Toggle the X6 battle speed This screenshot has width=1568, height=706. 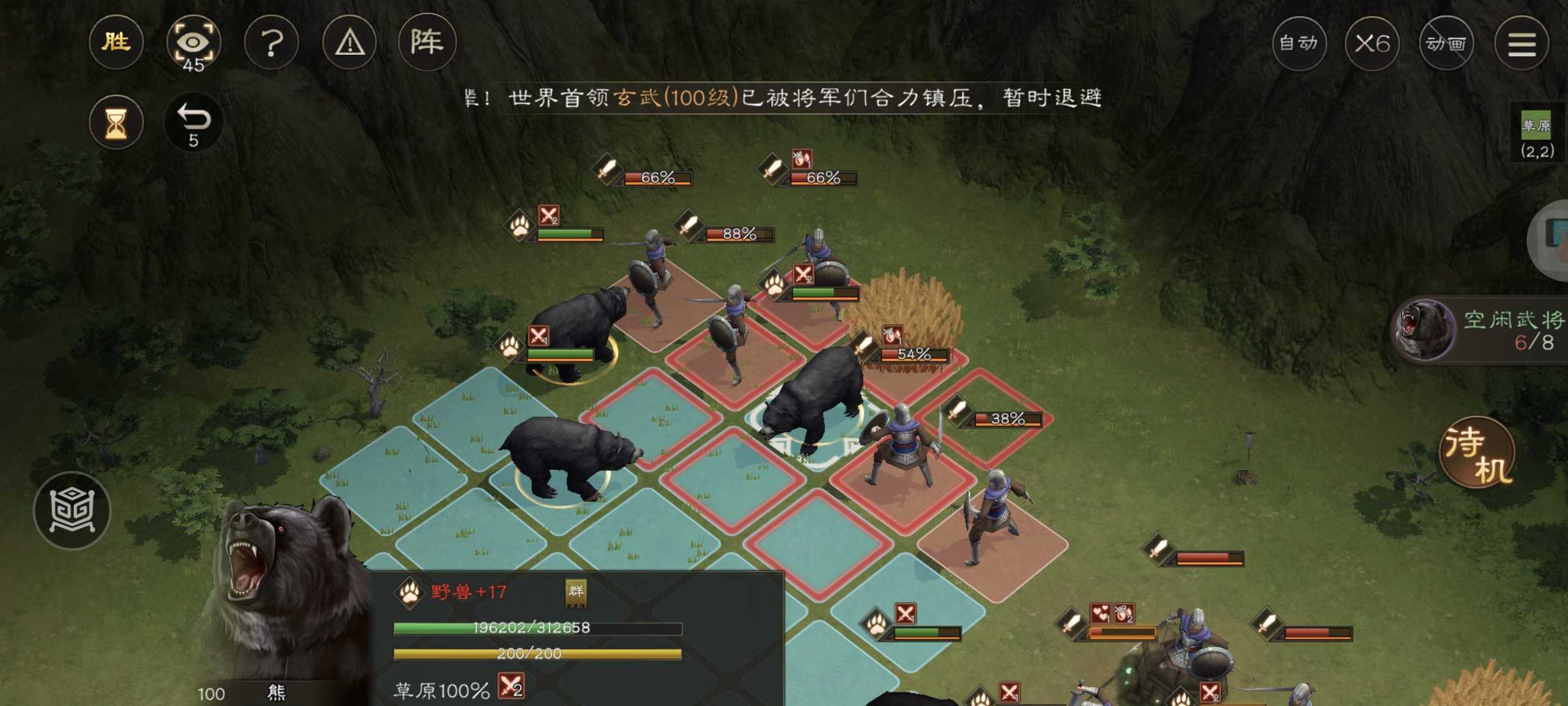1373,42
